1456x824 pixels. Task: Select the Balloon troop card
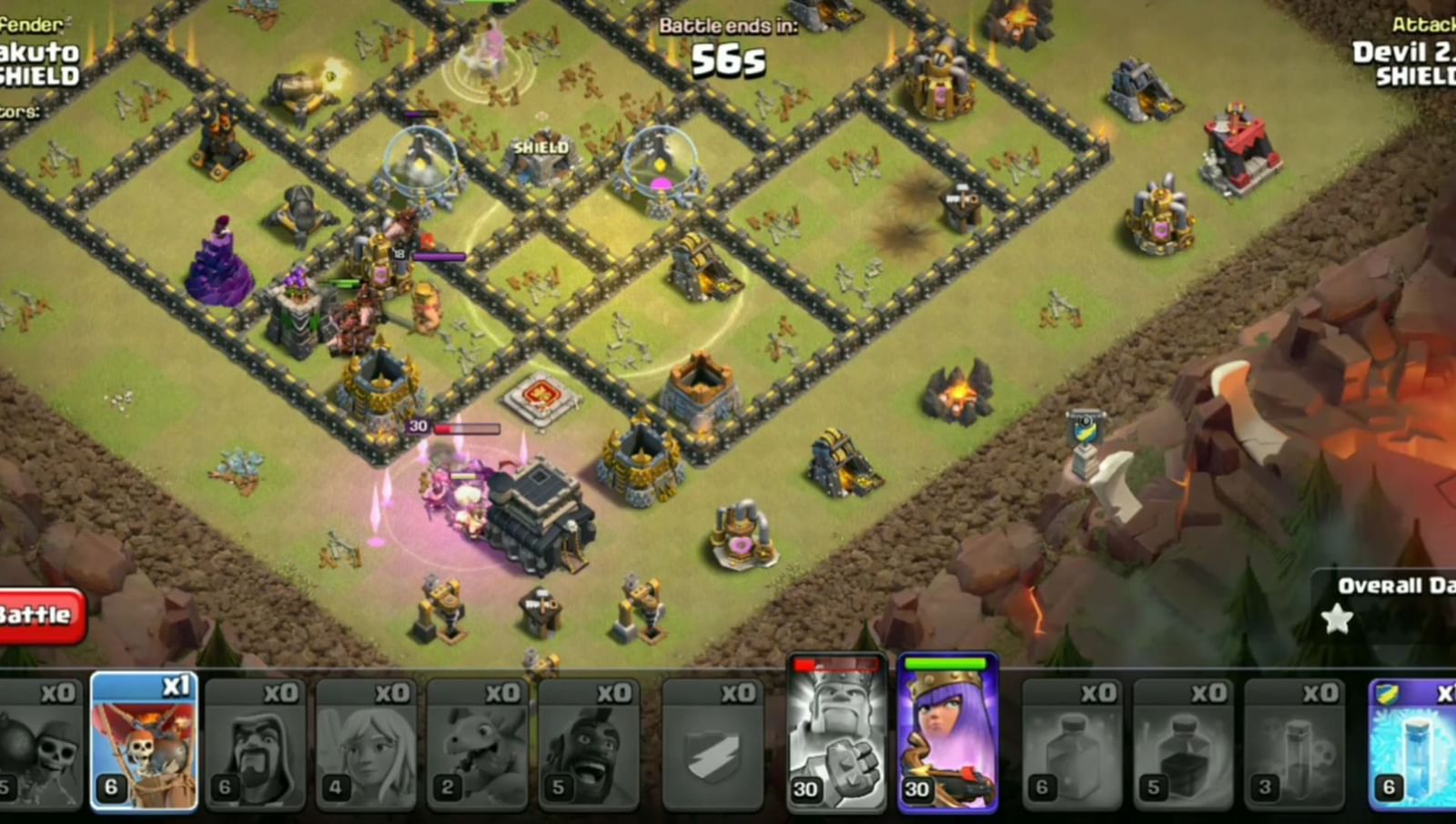(x=146, y=742)
